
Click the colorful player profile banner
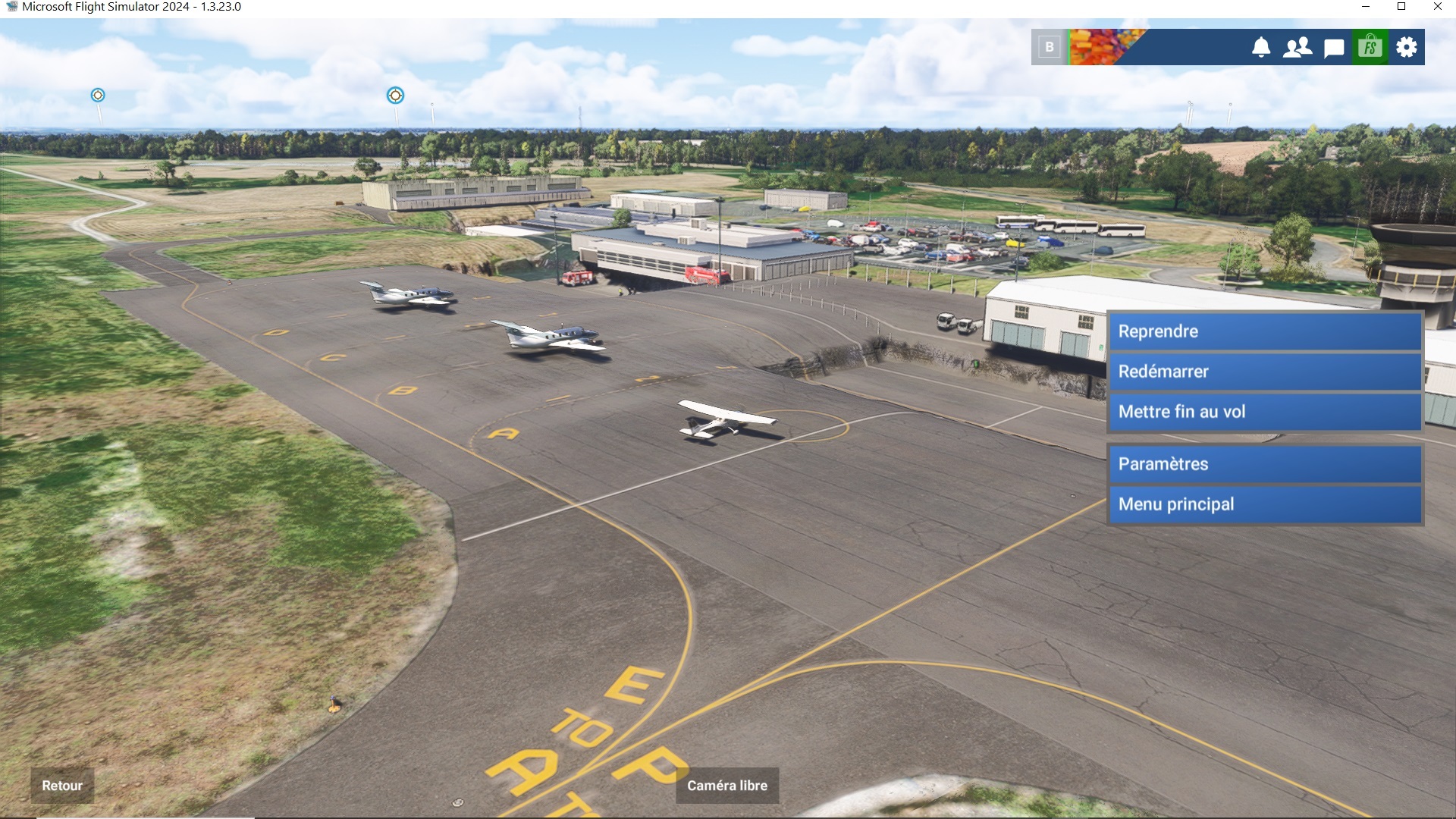1106,47
